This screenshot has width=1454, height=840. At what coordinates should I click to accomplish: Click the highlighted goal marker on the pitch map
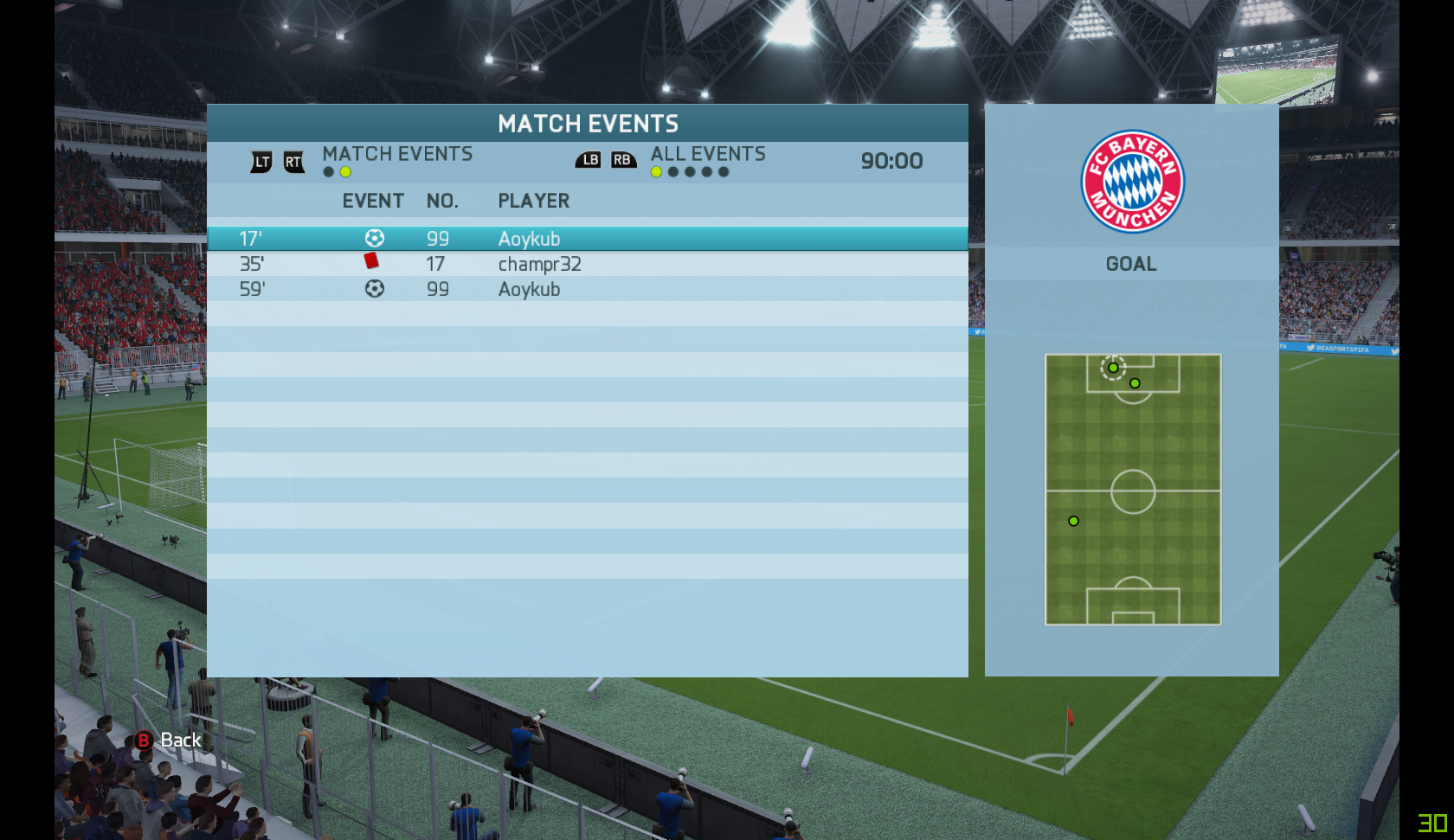[1113, 368]
